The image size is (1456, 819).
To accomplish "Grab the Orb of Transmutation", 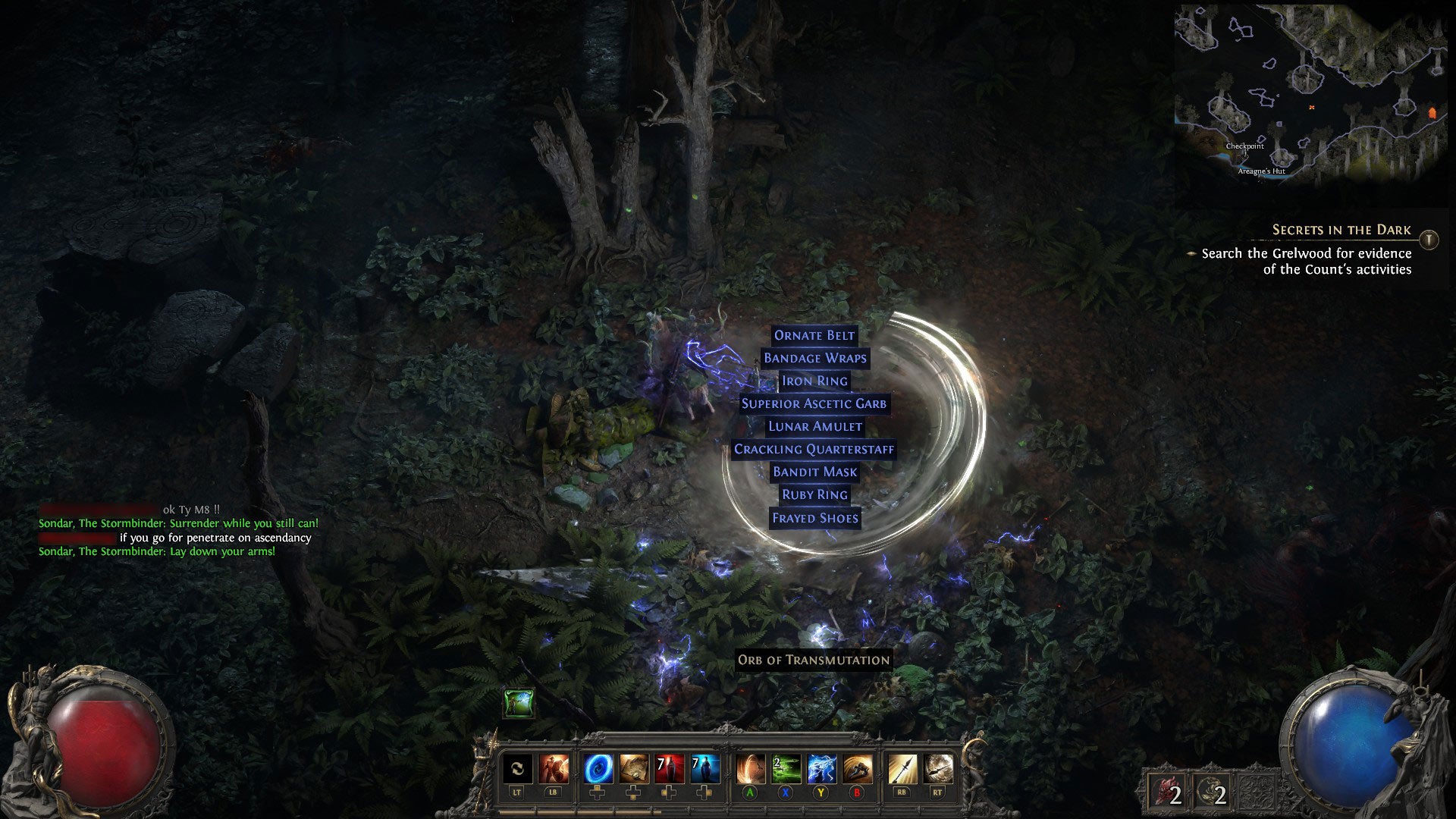I will pyautogui.click(x=813, y=661).
